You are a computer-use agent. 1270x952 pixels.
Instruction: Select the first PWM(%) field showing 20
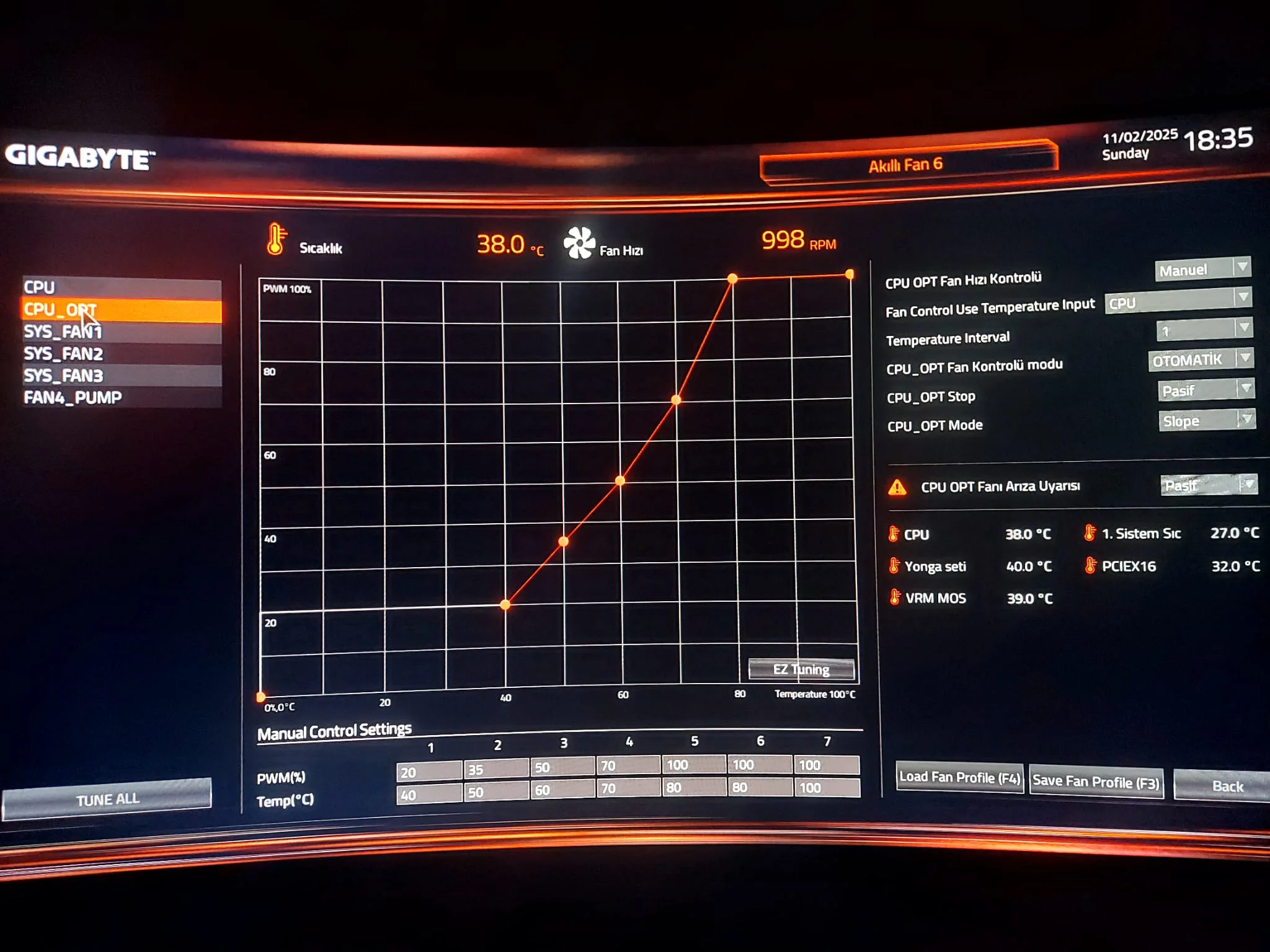pyautogui.click(x=429, y=772)
